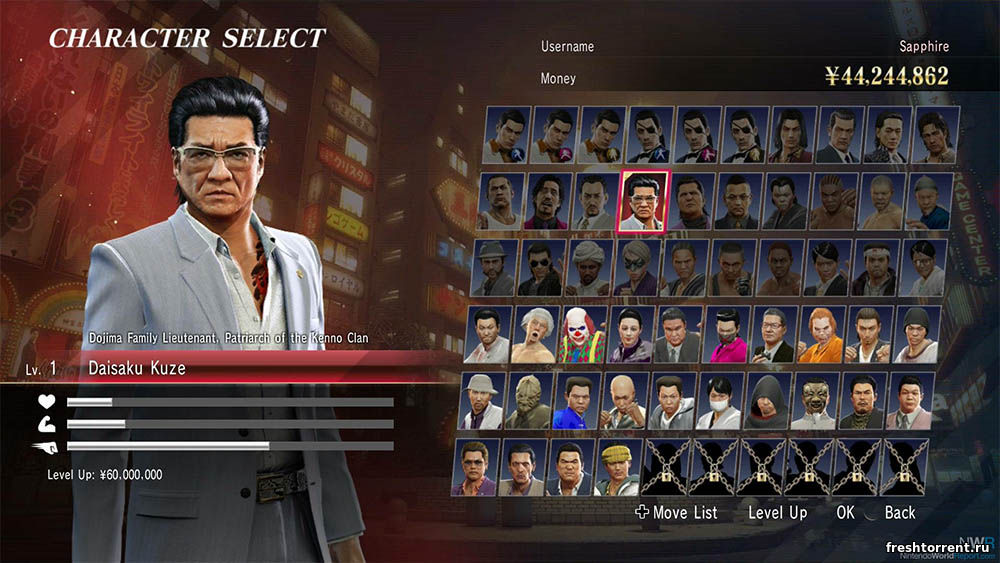The height and width of the screenshot is (563, 1000).
Task: Pick the fighter with the white headband
Action: pyautogui.click(x=877, y=267)
